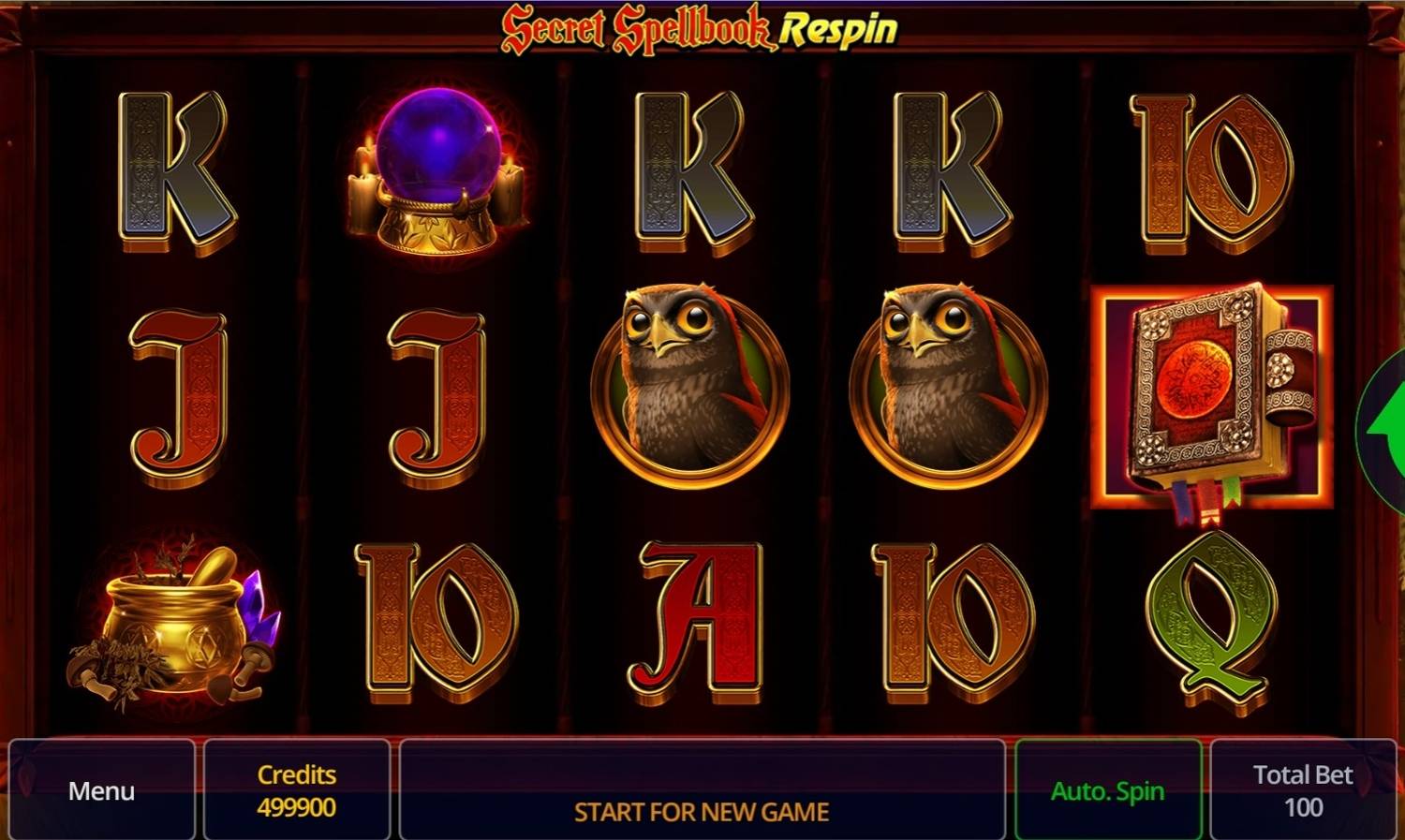This screenshot has width=1405, height=840.
Task: Open the Menu panel
Action: [100, 791]
